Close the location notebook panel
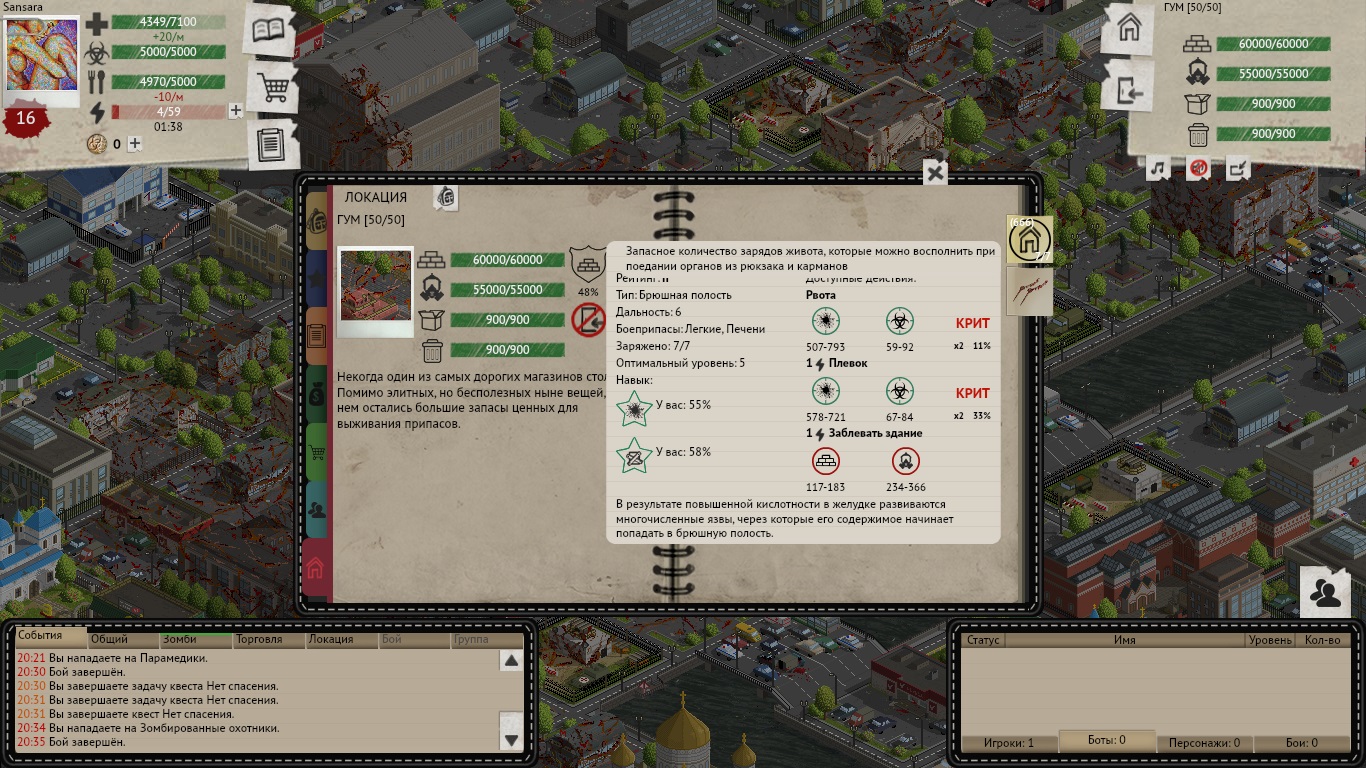1366x768 pixels. [934, 173]
